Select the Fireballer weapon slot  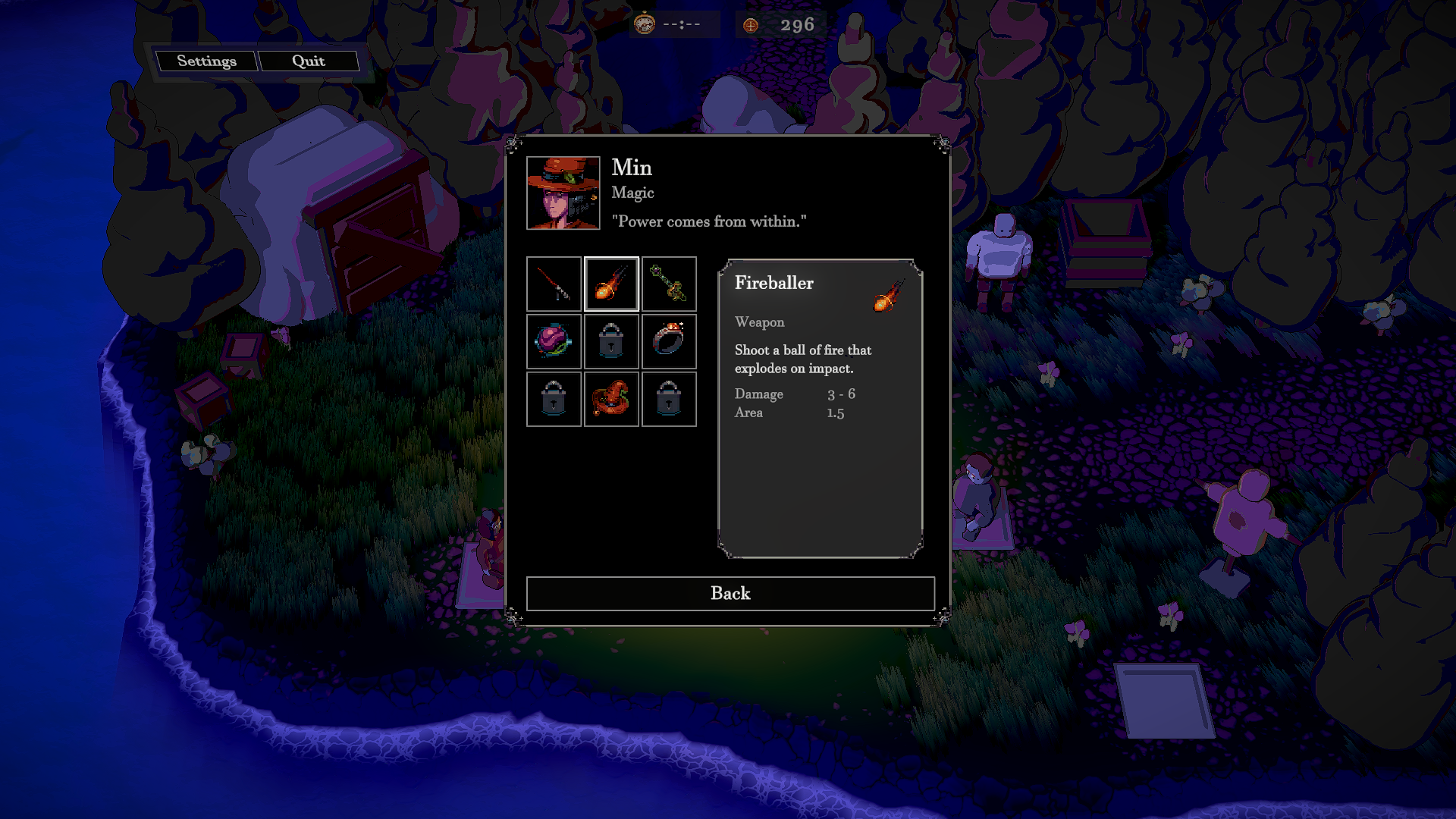611,284
